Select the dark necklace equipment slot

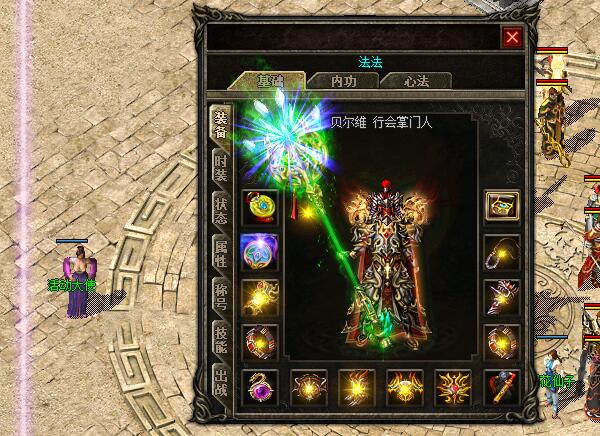(501, 251)
